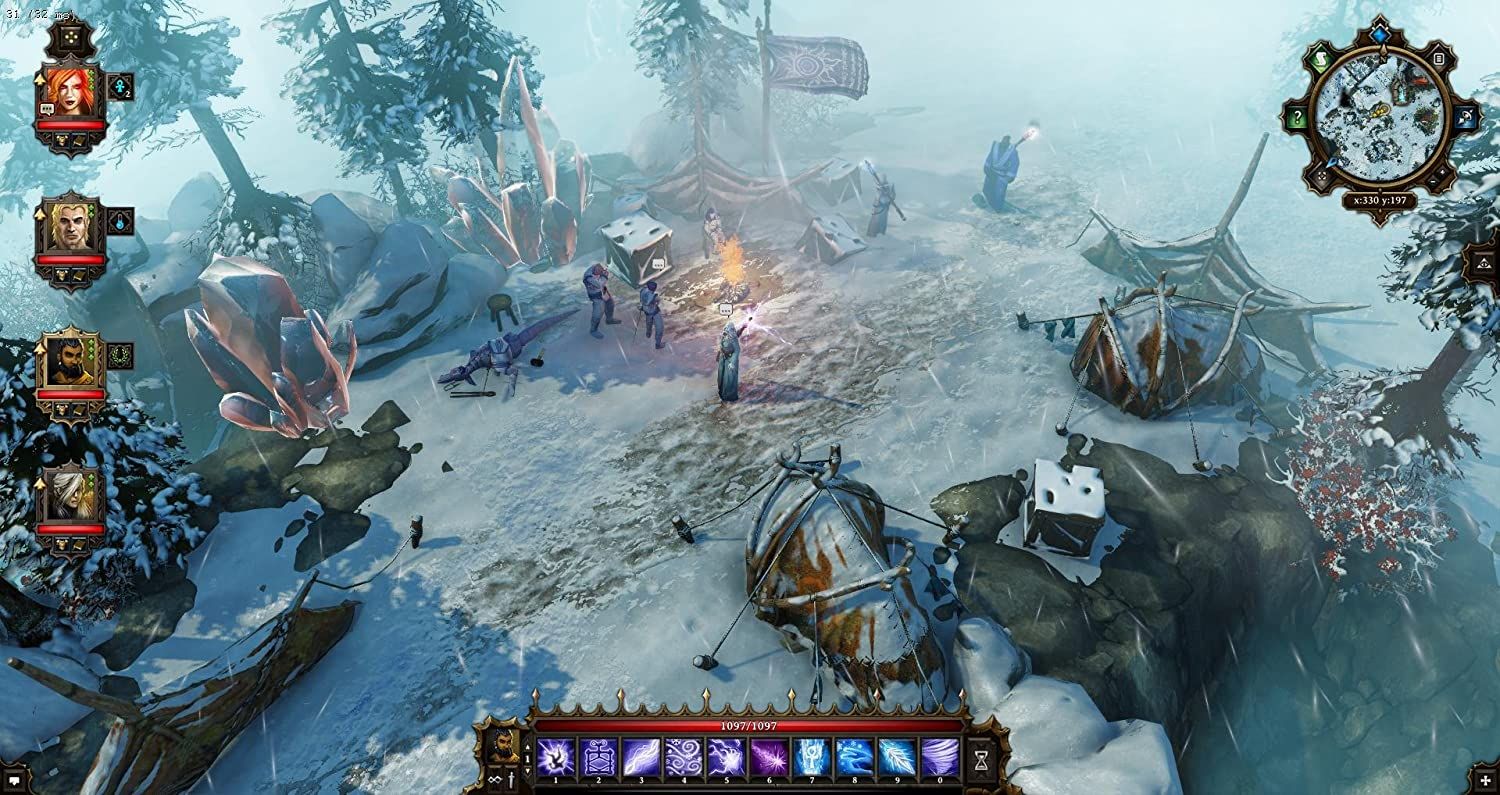This screenshot has height=795, width=1500.
Task: Click the blue diamond above the minimap
Action: coord(1381,33)
